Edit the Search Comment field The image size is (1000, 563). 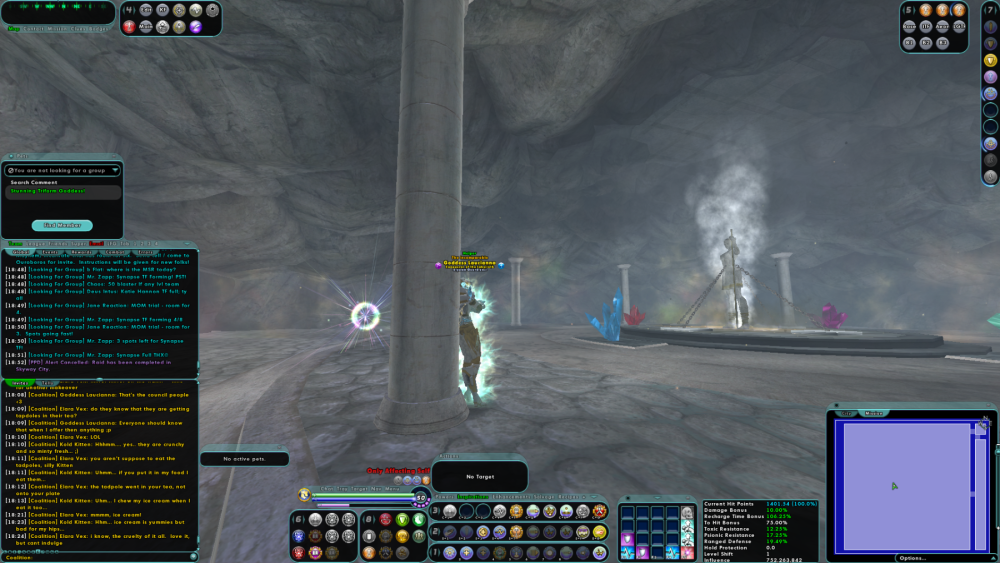point(63,191)
